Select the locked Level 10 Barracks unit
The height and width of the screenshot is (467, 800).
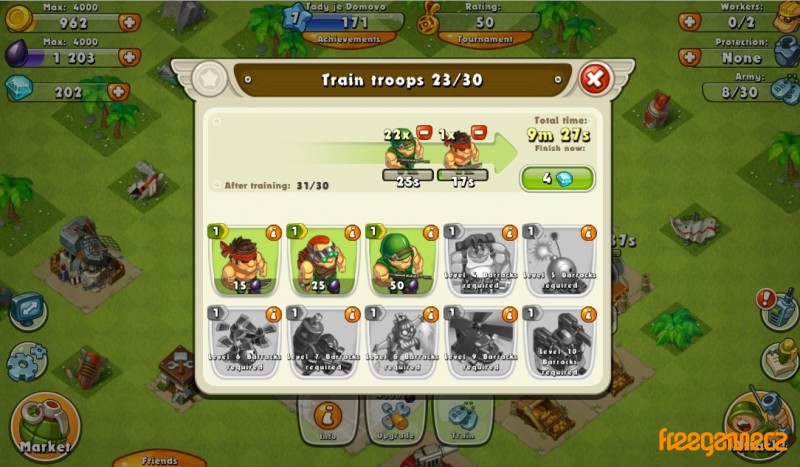coord(556,340)
